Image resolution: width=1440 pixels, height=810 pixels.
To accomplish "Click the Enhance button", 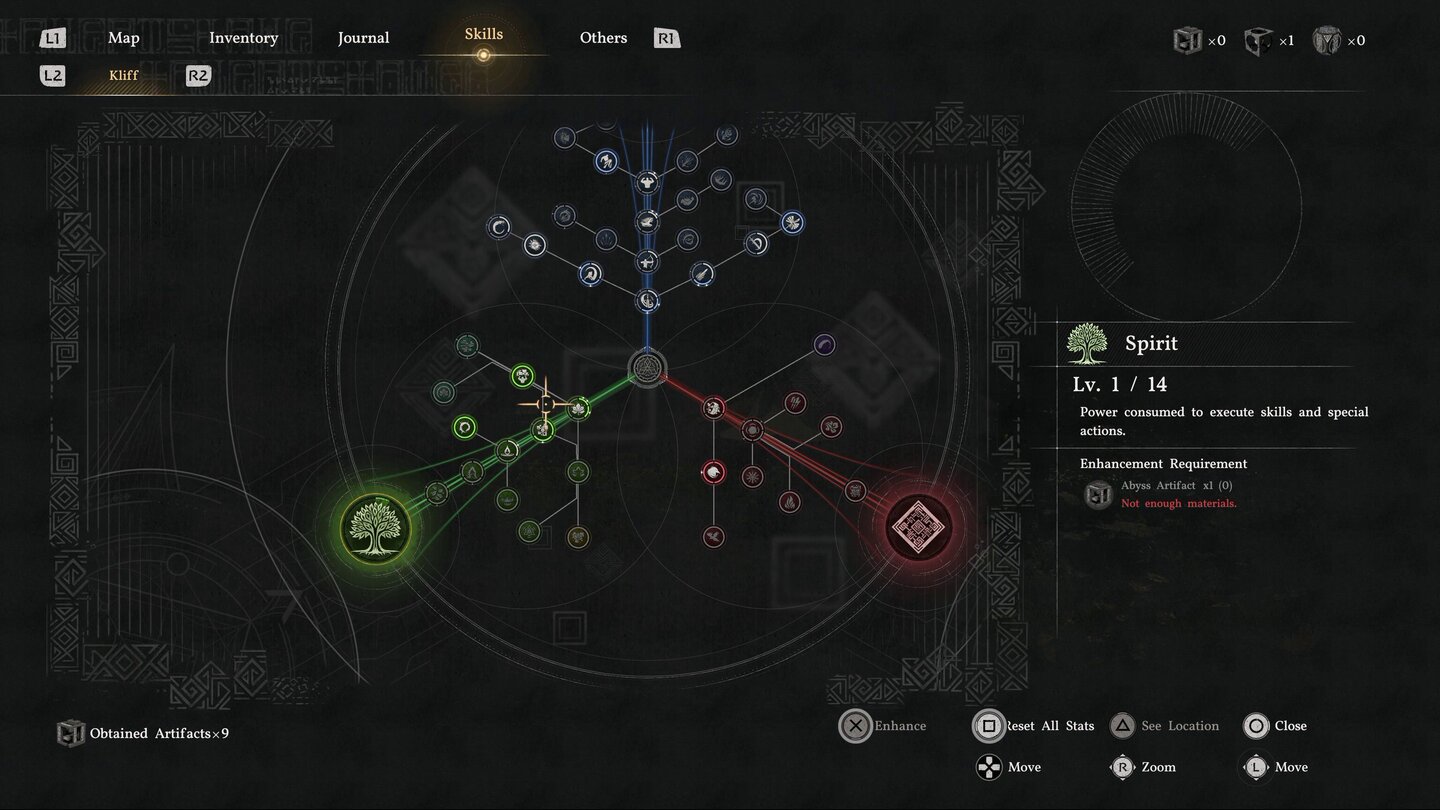I will pyautogui.click(x=884, y=726).
